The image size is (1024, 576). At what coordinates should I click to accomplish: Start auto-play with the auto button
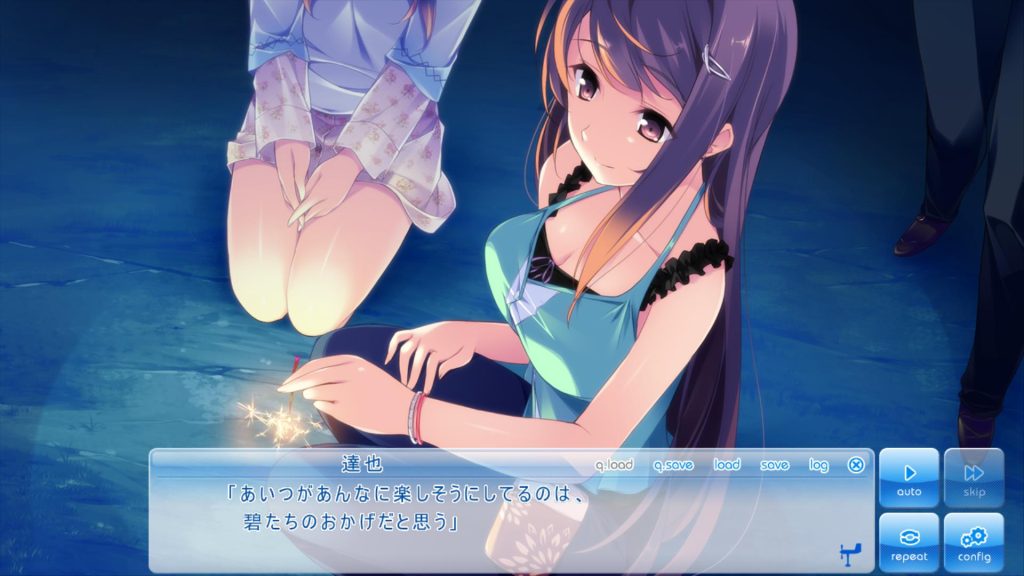tap(909, 477)
